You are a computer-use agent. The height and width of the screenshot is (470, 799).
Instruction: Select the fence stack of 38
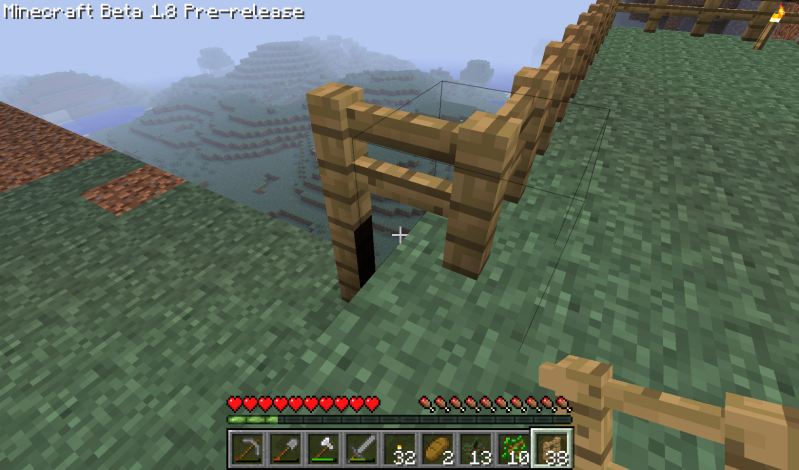pyautogui.click(x=551, y=449)
